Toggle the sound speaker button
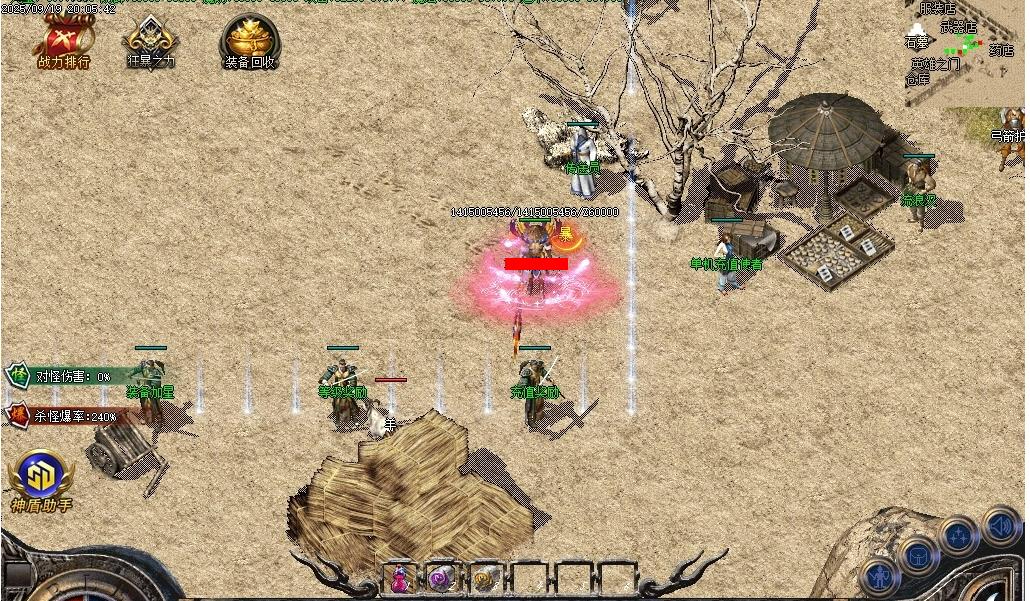The width and height of the screenshot is (1030, 601). click(x=999, y=525)
